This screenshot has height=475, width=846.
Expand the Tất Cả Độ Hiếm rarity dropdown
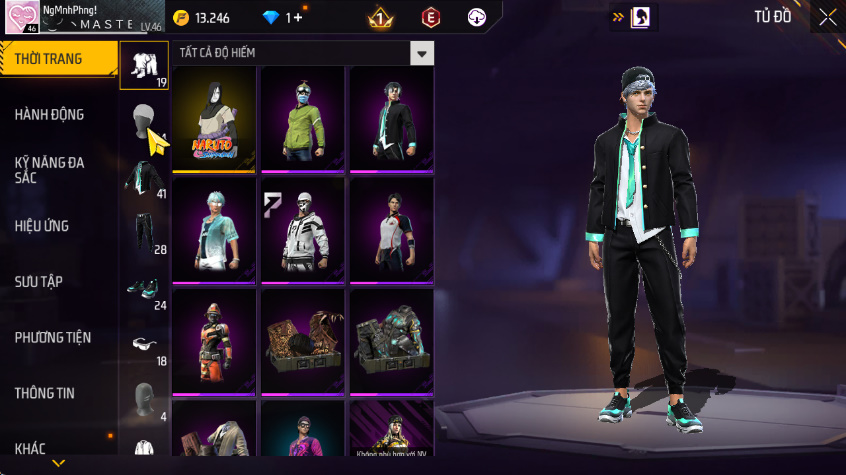[x=423, y=53]
